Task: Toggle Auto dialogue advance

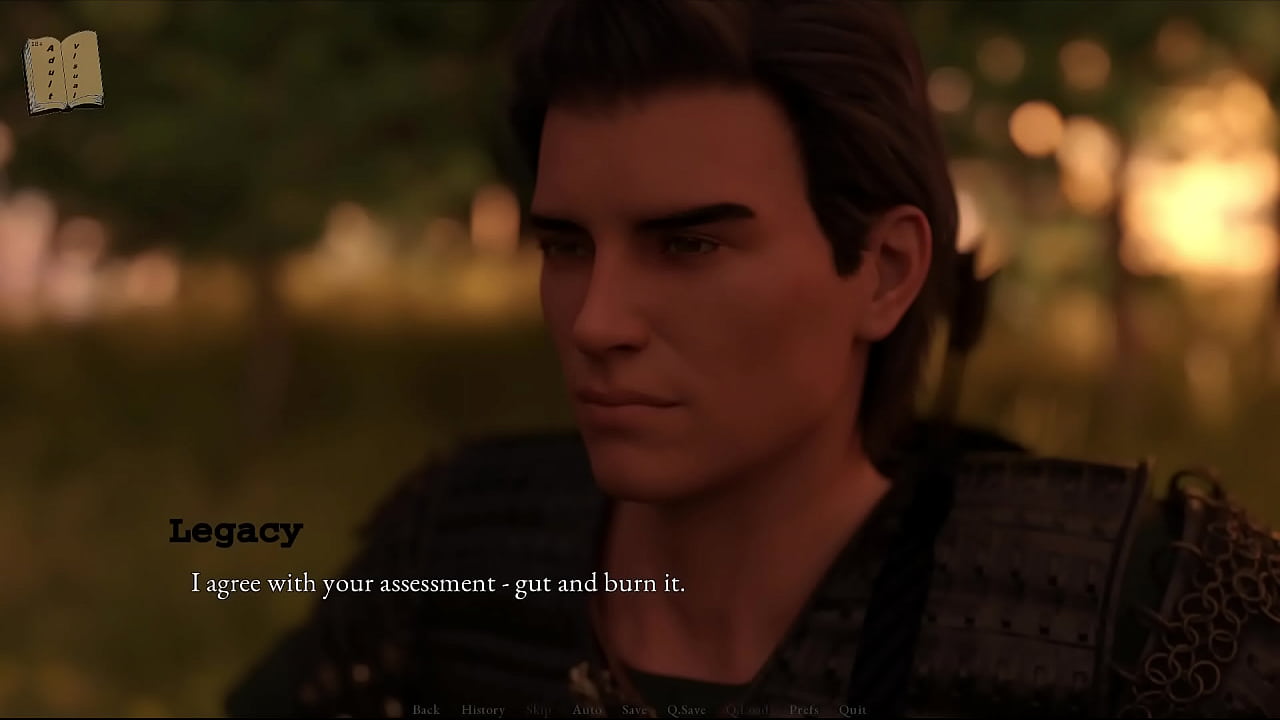Action: point(587,710)
